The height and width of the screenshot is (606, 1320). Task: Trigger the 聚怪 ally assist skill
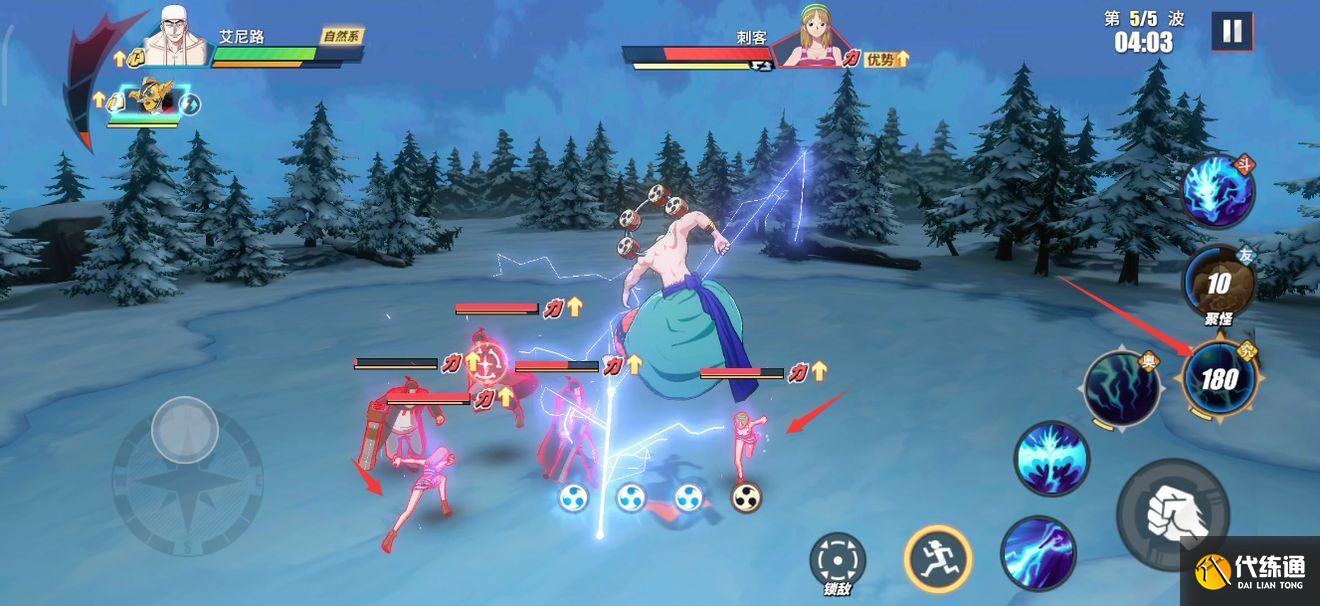pos(1217,284)
